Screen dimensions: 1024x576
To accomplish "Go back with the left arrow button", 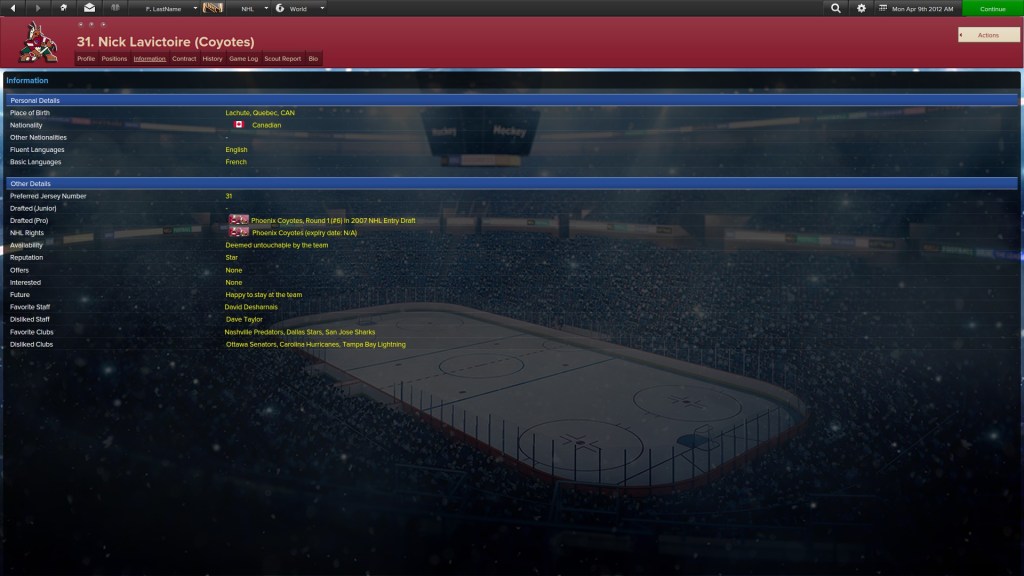I will [12, 8].
